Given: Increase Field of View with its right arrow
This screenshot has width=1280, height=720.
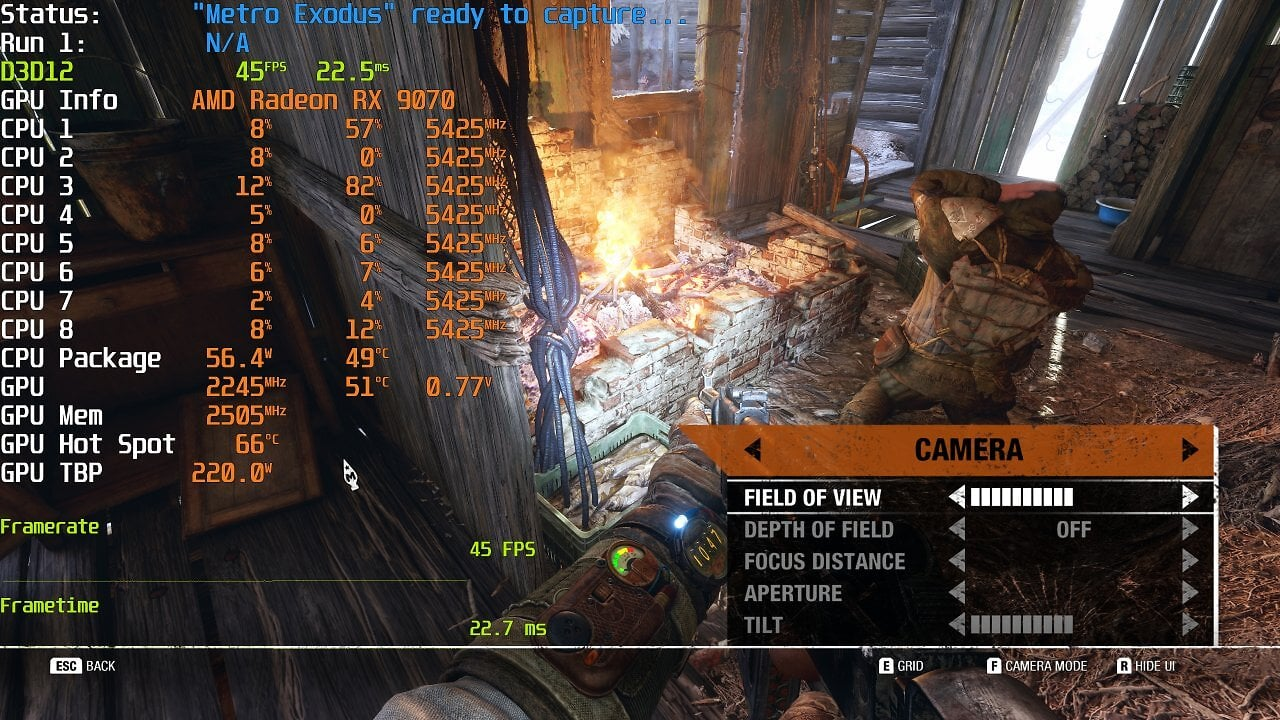Looking at the screenshot, I should tap(1189, 497).
